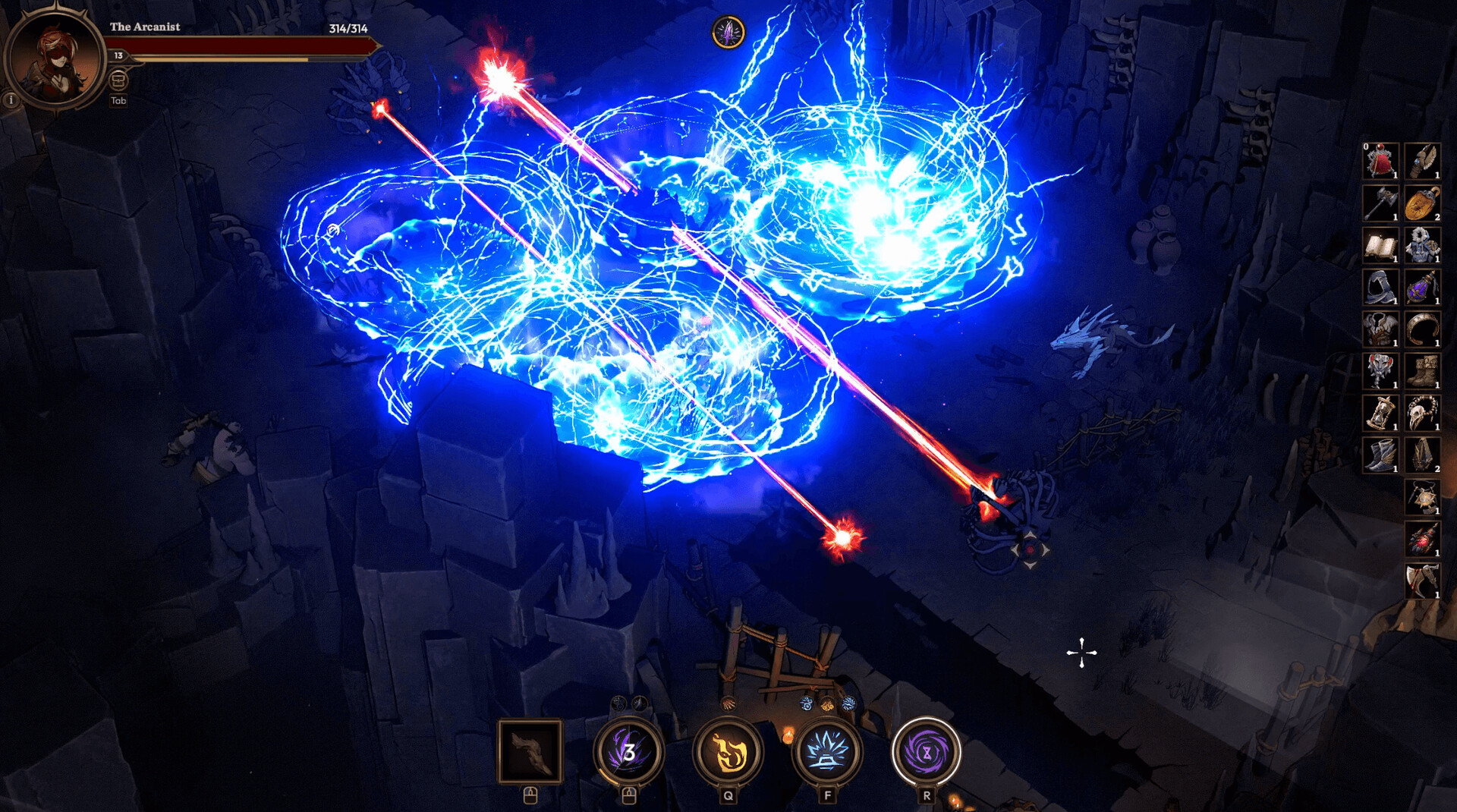1457x812 pixels.
Task: Select the wooden staff weapon slot
Action: [x=530, y=751]
